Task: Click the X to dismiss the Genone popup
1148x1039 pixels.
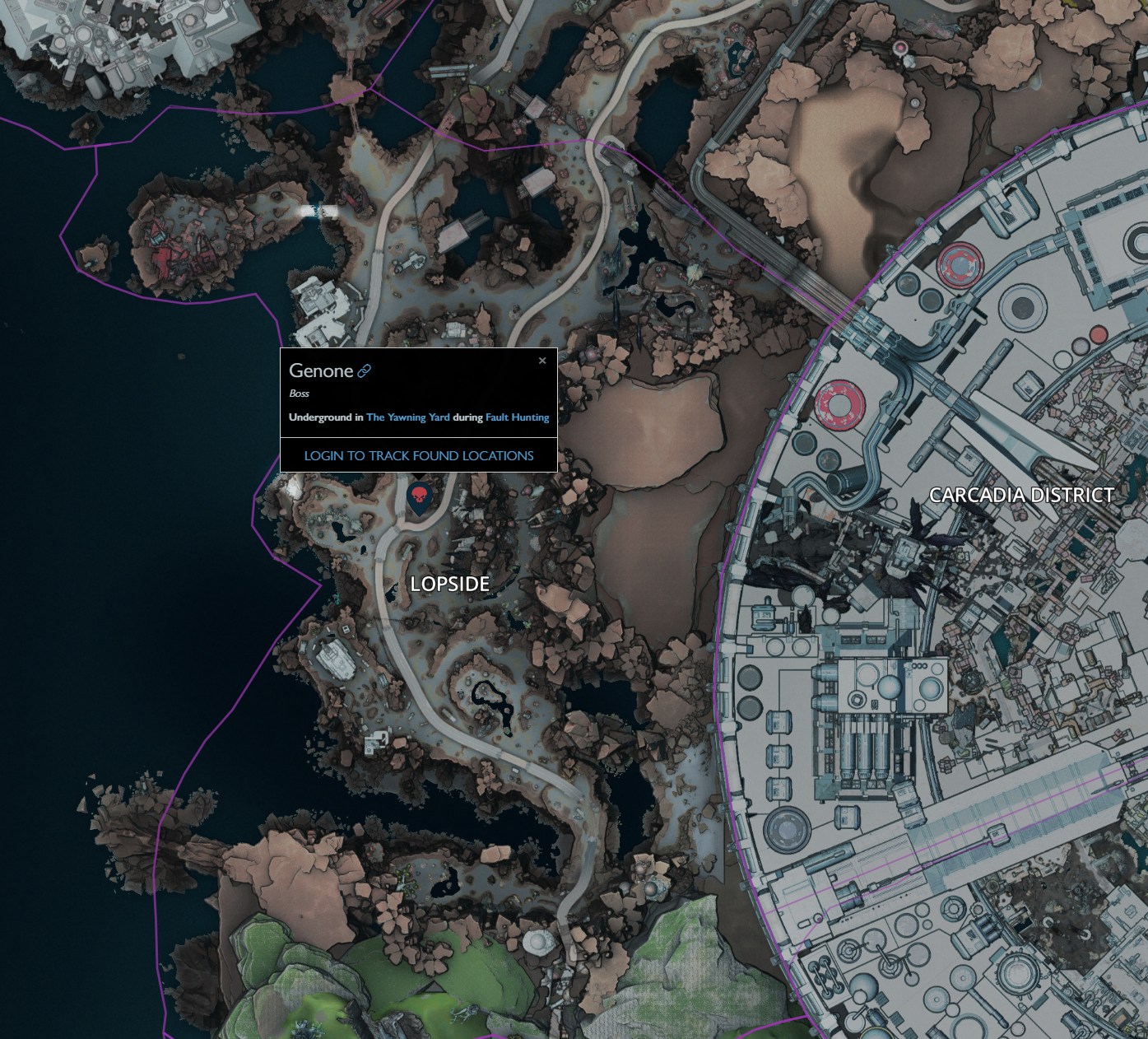Action: [x=542, y=361]
